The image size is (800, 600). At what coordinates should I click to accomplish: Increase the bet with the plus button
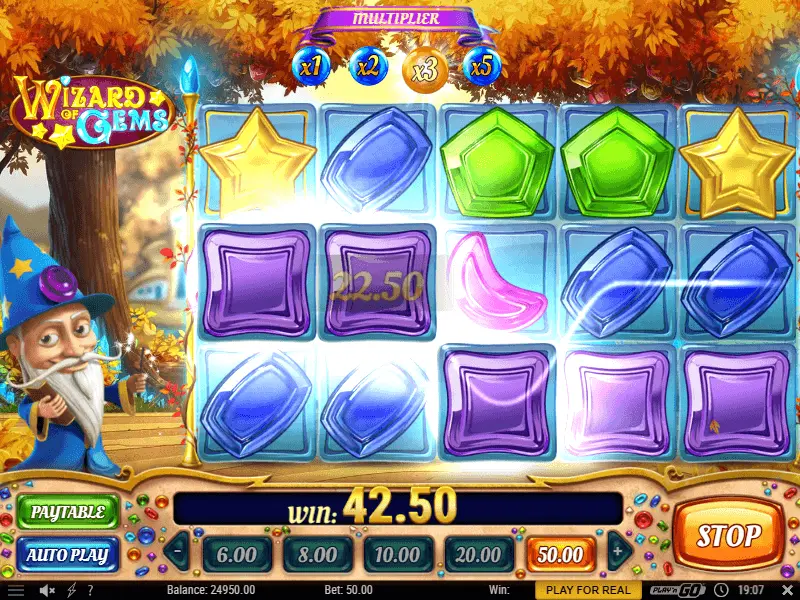pyautogui.click(x=617, y=551)
